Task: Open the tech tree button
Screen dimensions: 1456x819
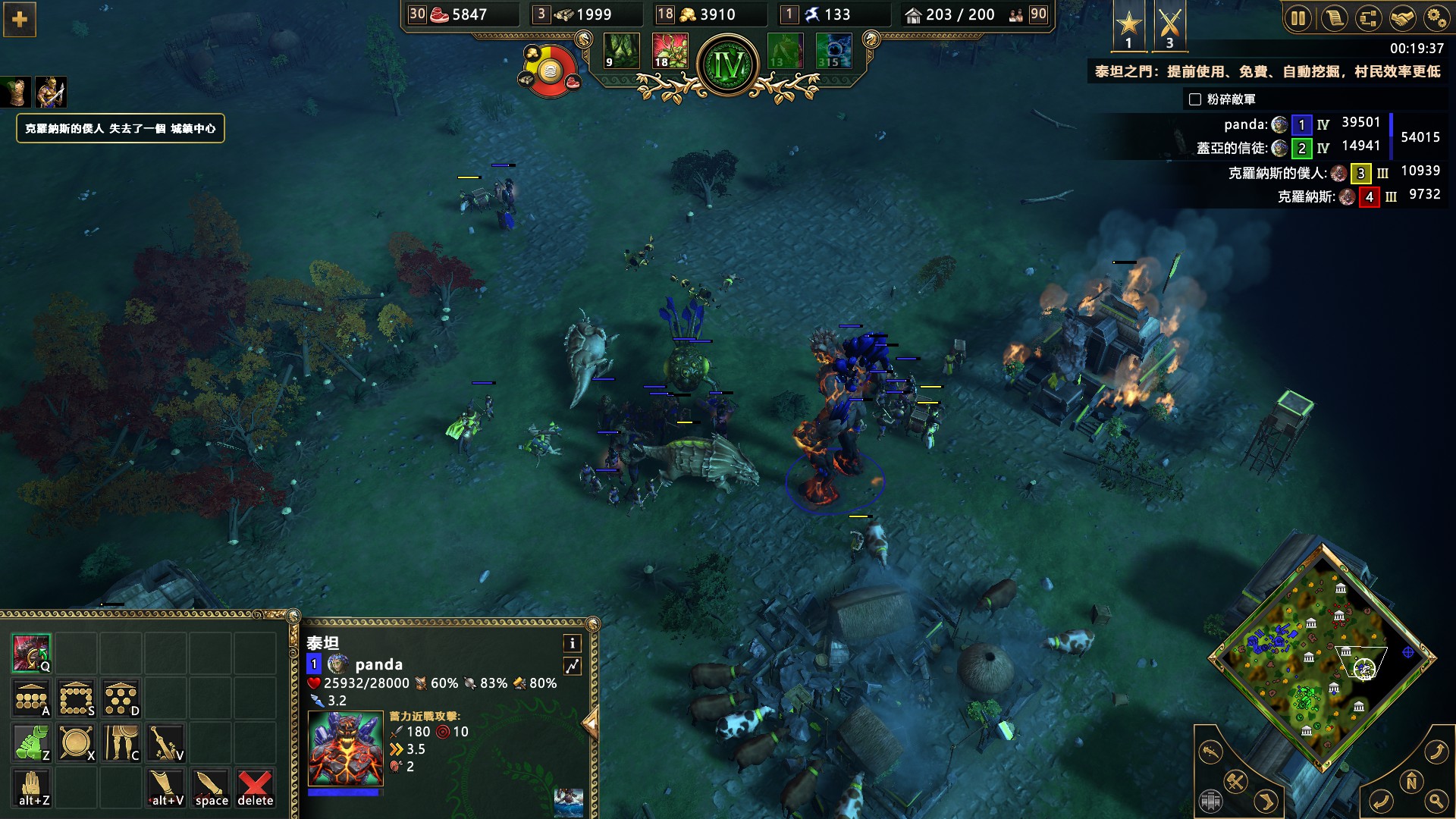Action: click(1368, 18)
